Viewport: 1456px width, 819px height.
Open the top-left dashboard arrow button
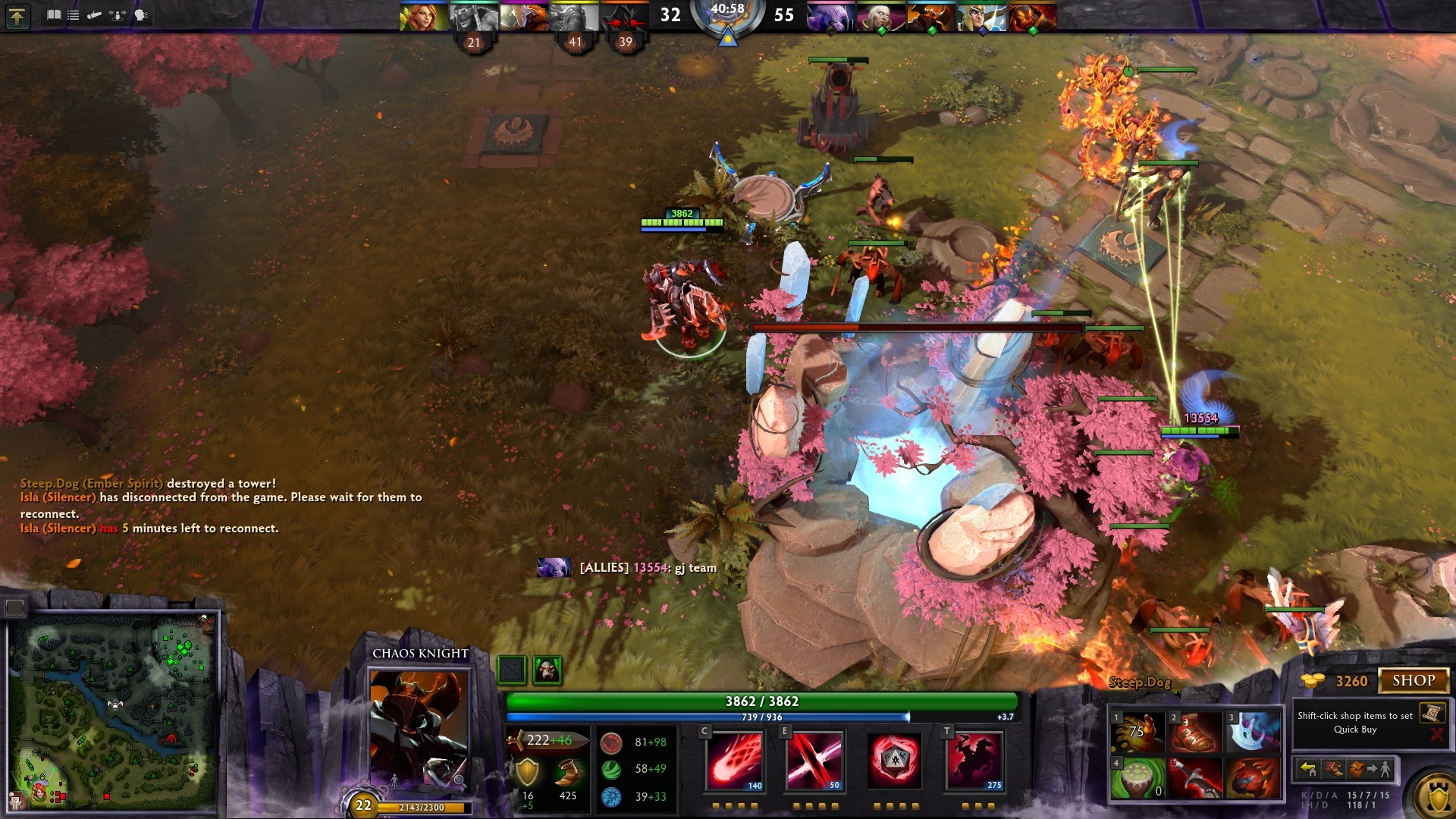(x=17, y=16)
